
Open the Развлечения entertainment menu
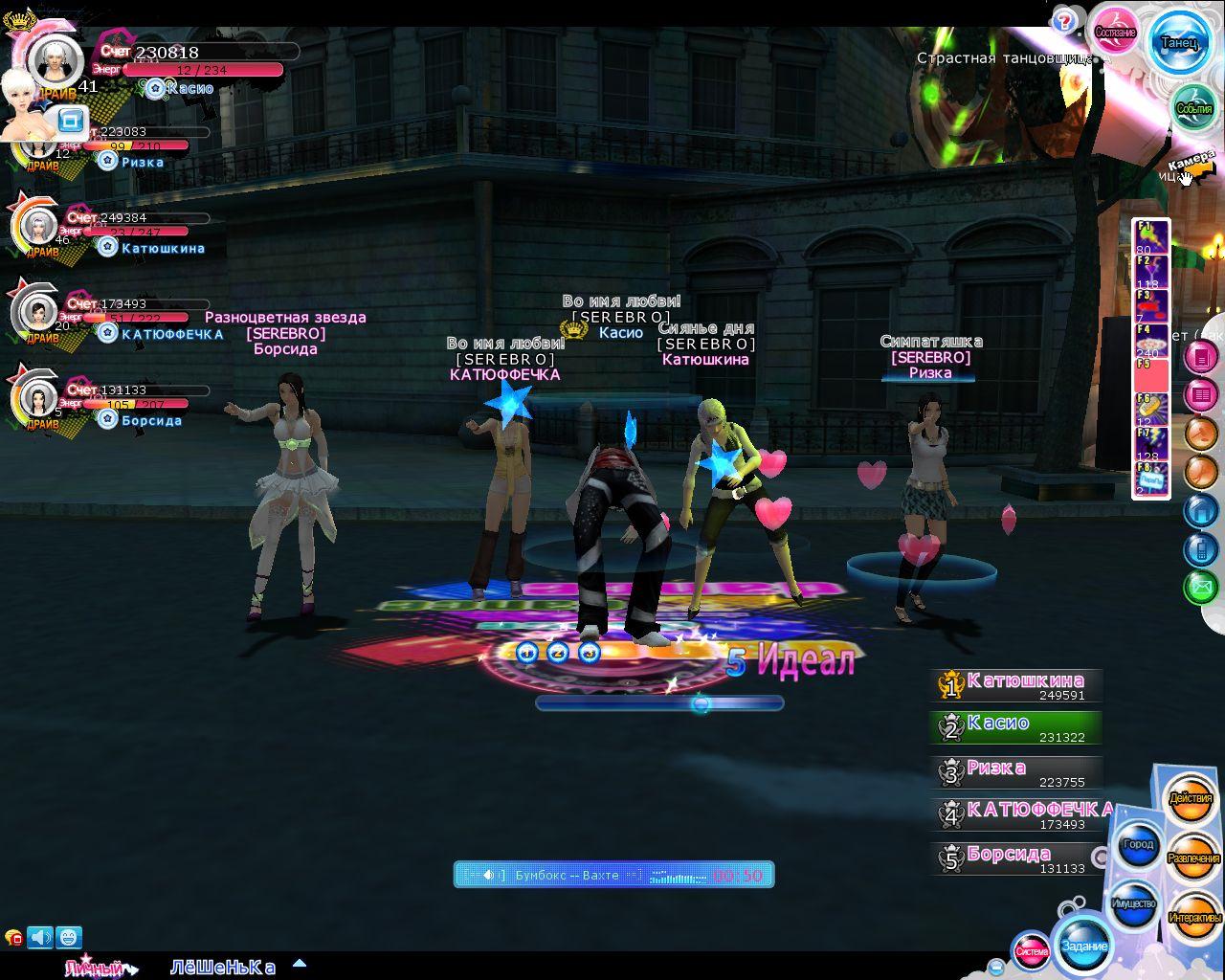(x=1193, y=858)
